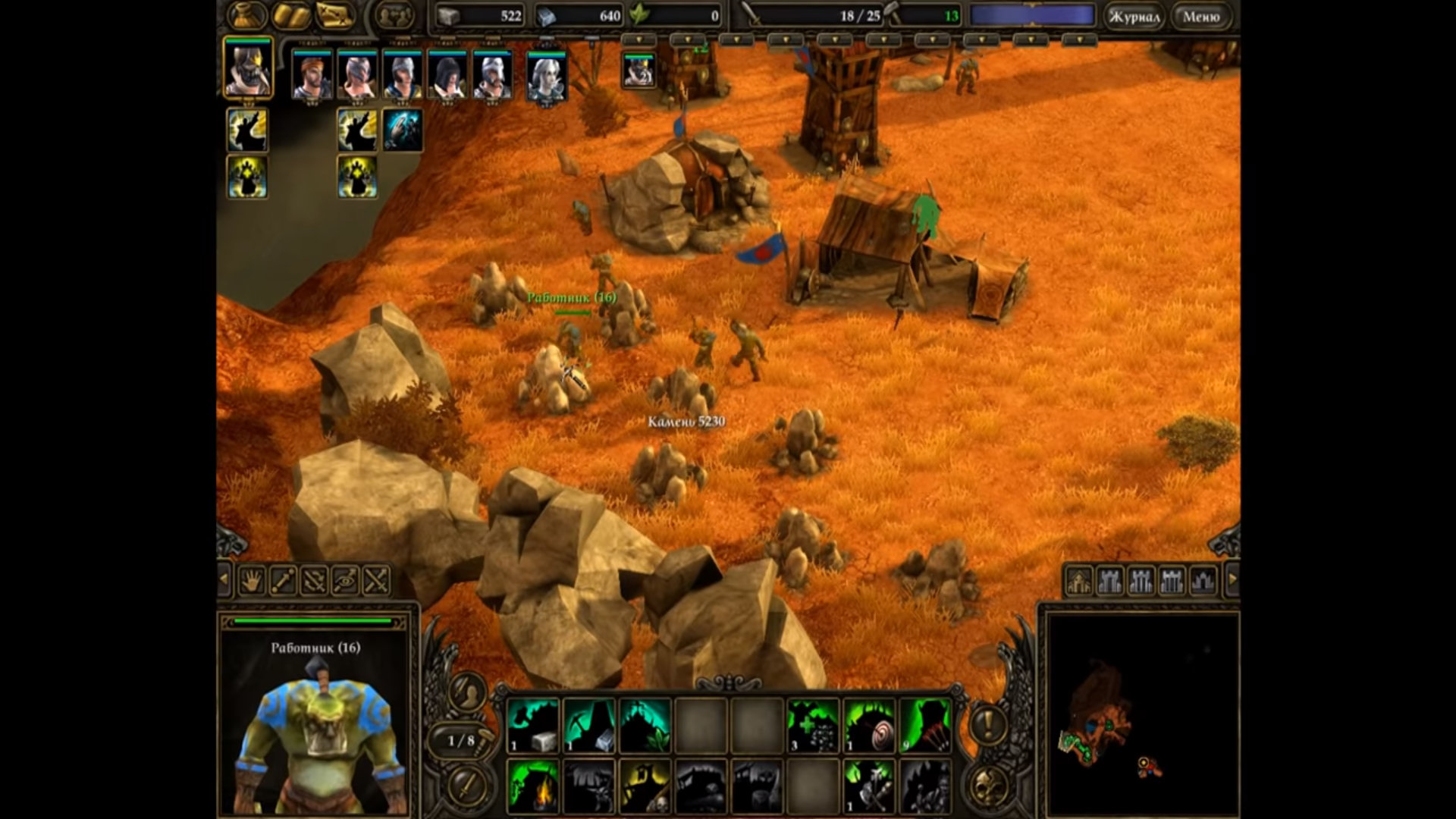Viewport: 1456px width, 819px height.
Task: Open the Меню game menu
Action: click(x=1201, y=16)
